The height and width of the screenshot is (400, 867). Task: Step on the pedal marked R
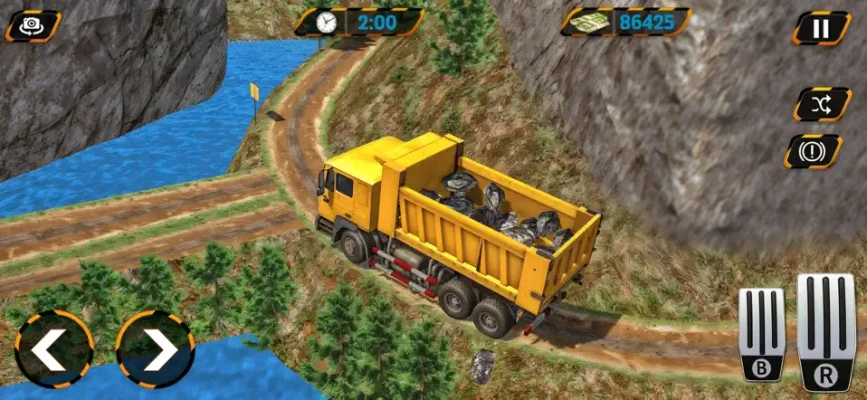[x=827, y=332]
